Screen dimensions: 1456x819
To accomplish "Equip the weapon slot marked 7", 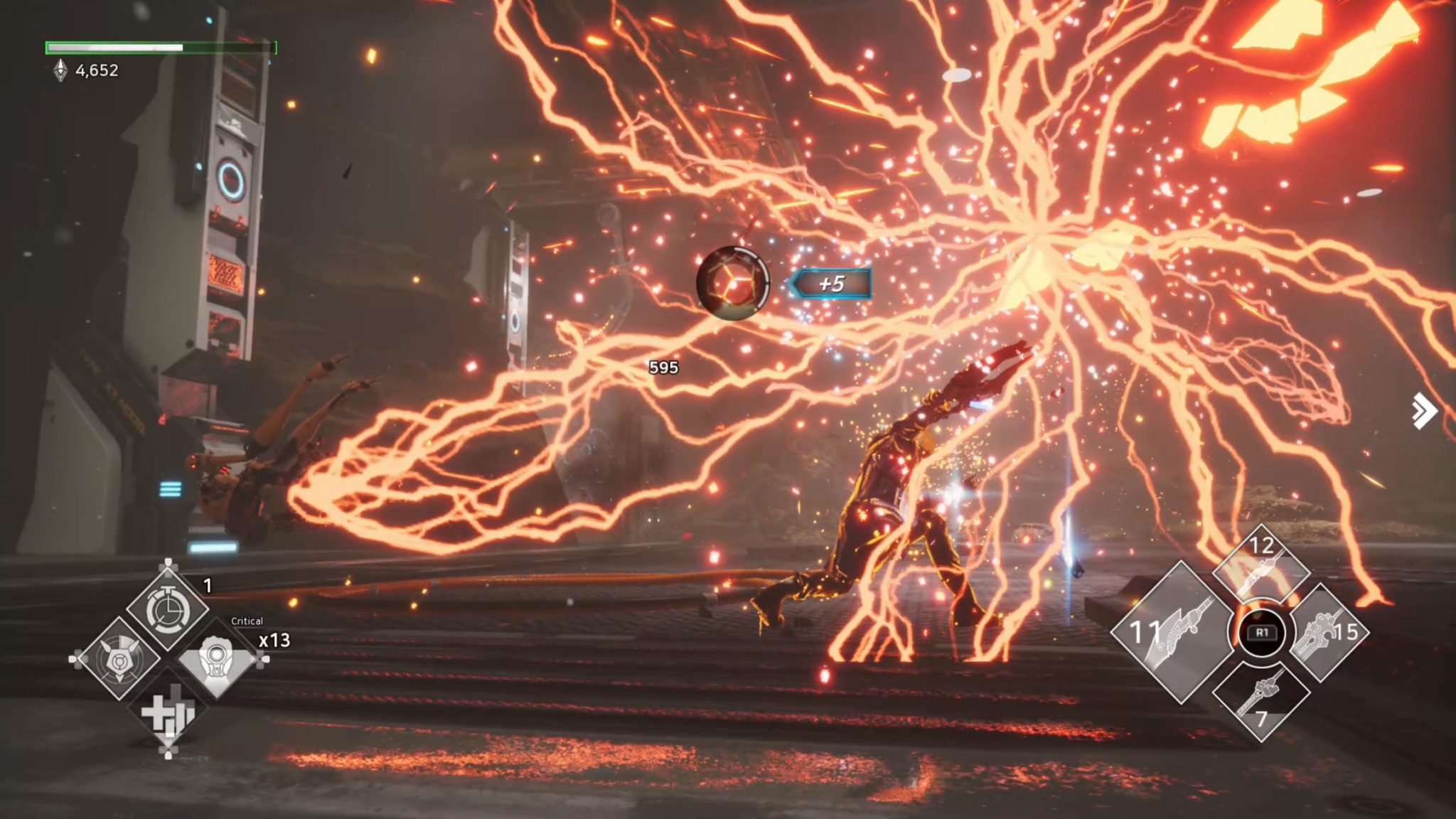I will coord(1261,700).
